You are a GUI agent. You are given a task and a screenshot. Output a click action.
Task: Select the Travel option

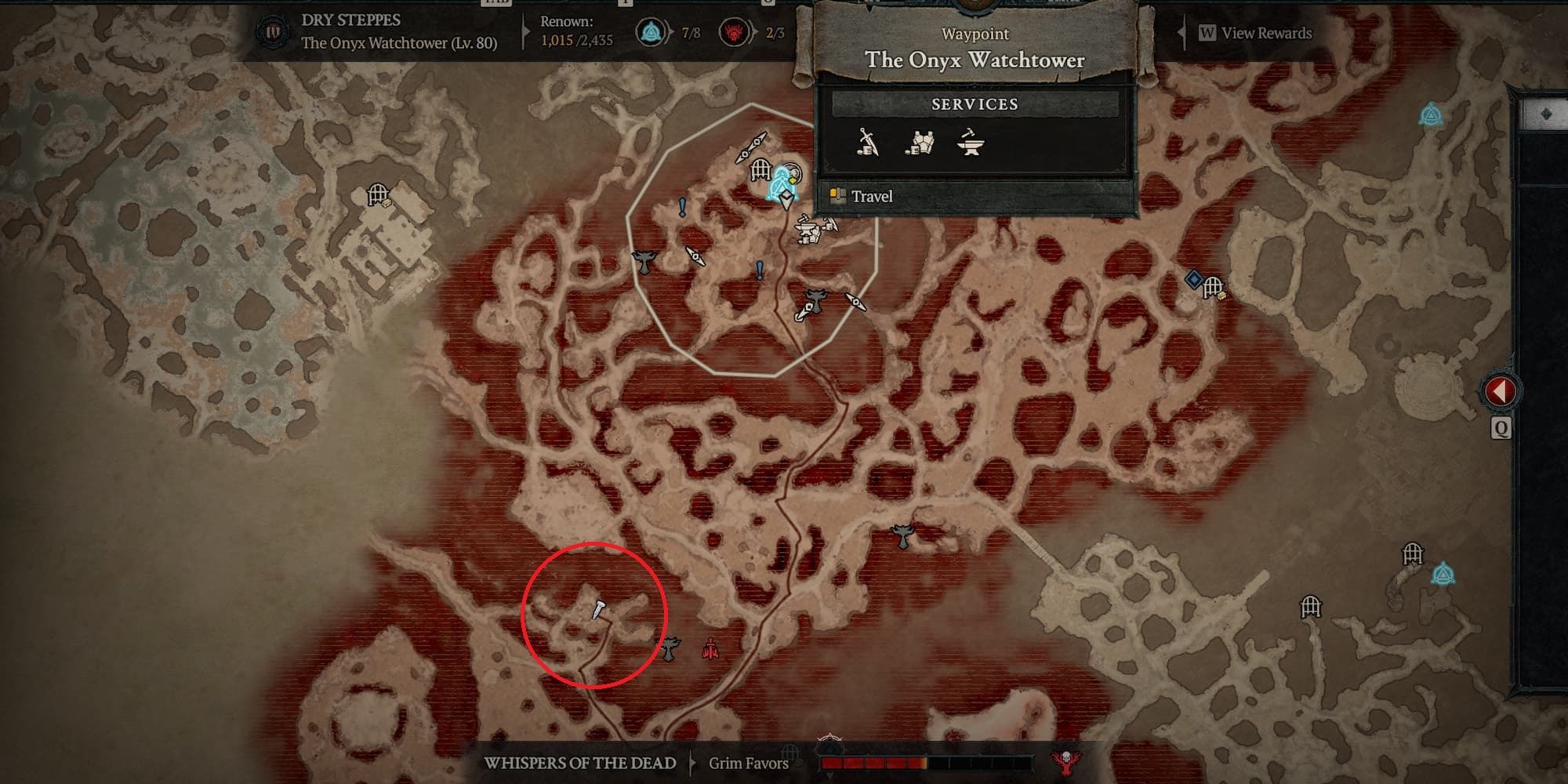pyautogui.click(x=873, y=197)
